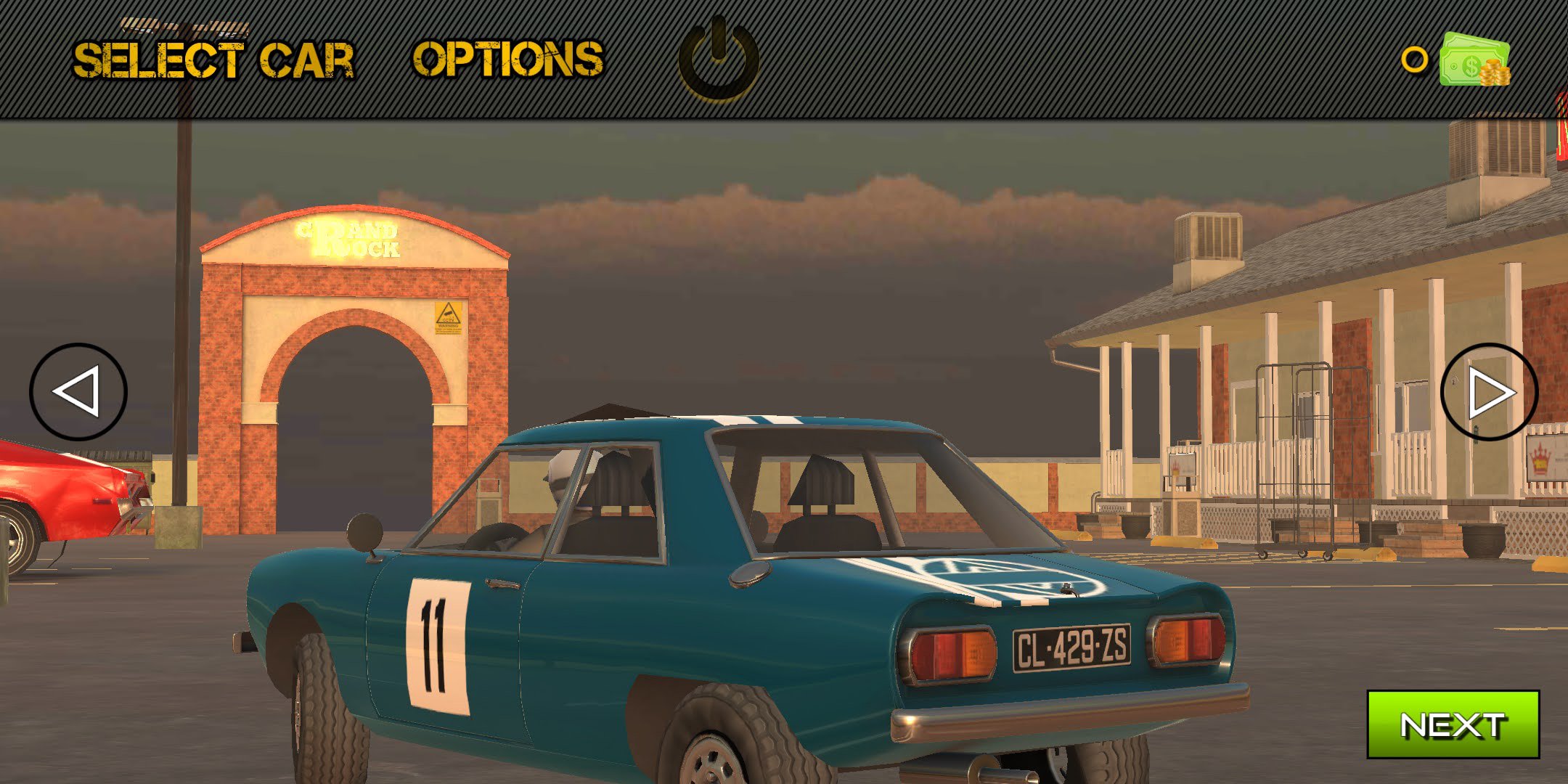Browse backward through cars using left chevron
The image size is (1568, 784).
coord(81,392)
